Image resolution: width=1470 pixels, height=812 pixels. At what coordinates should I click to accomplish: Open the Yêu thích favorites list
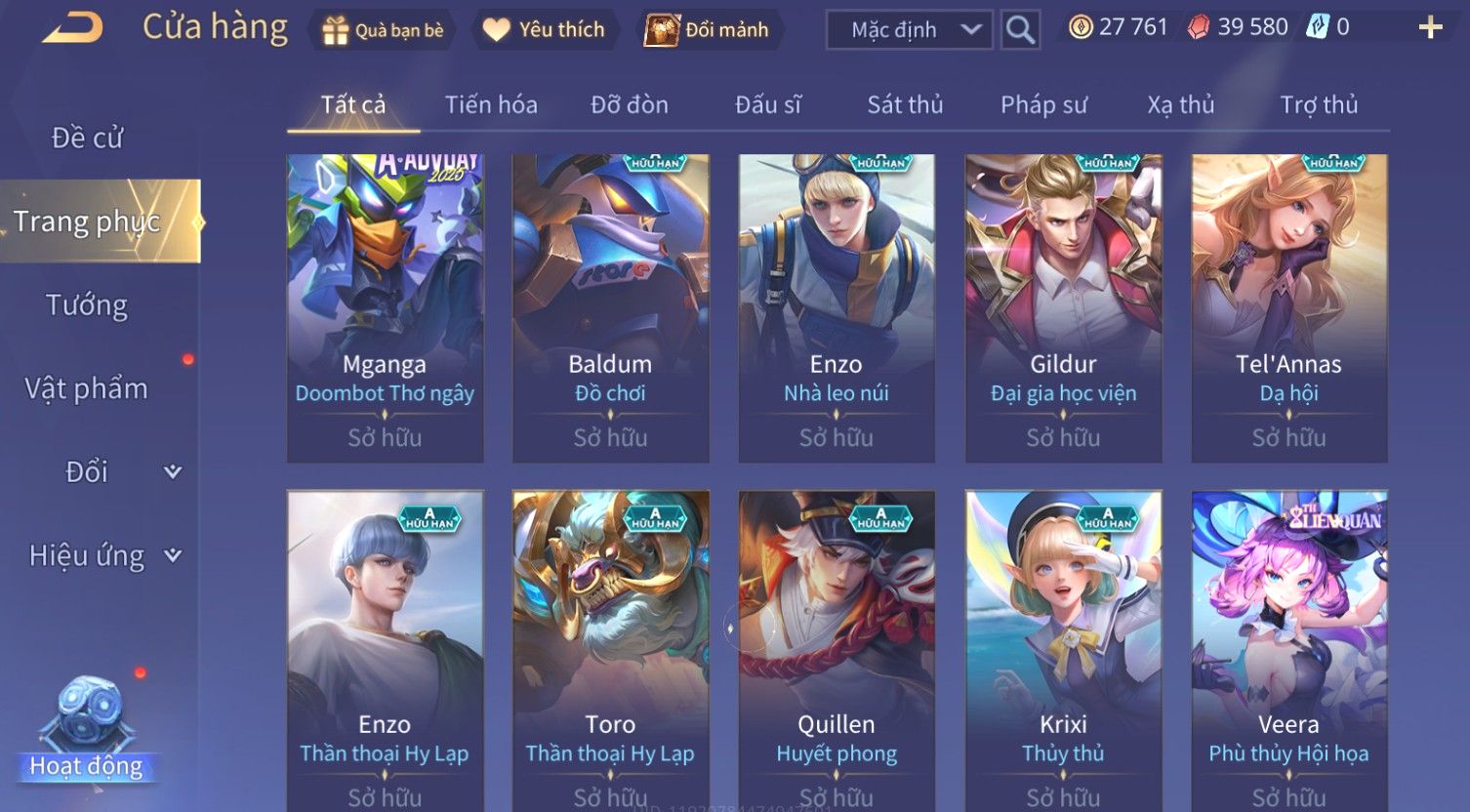544,30
